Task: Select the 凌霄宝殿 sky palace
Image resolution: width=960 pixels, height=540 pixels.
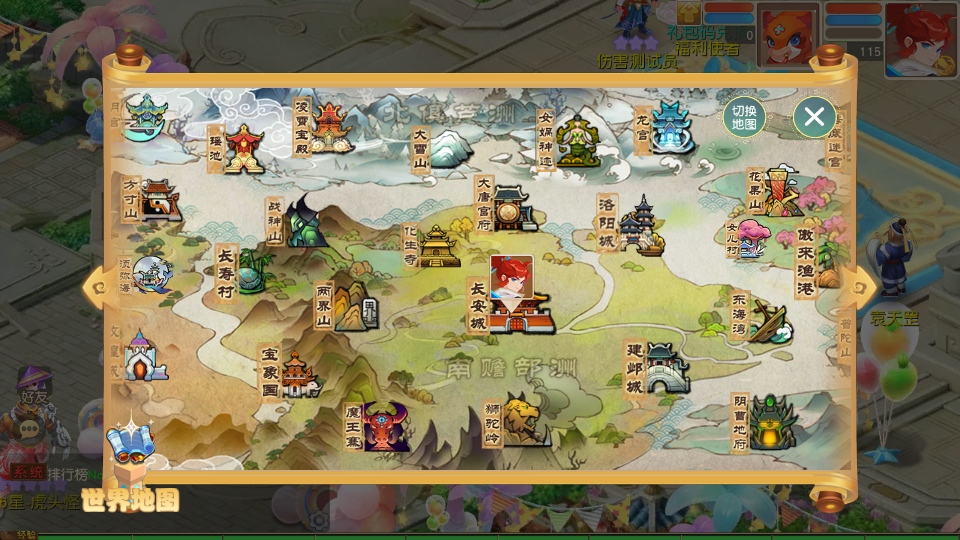Action: pyautogui.click(x=330, y=129)
